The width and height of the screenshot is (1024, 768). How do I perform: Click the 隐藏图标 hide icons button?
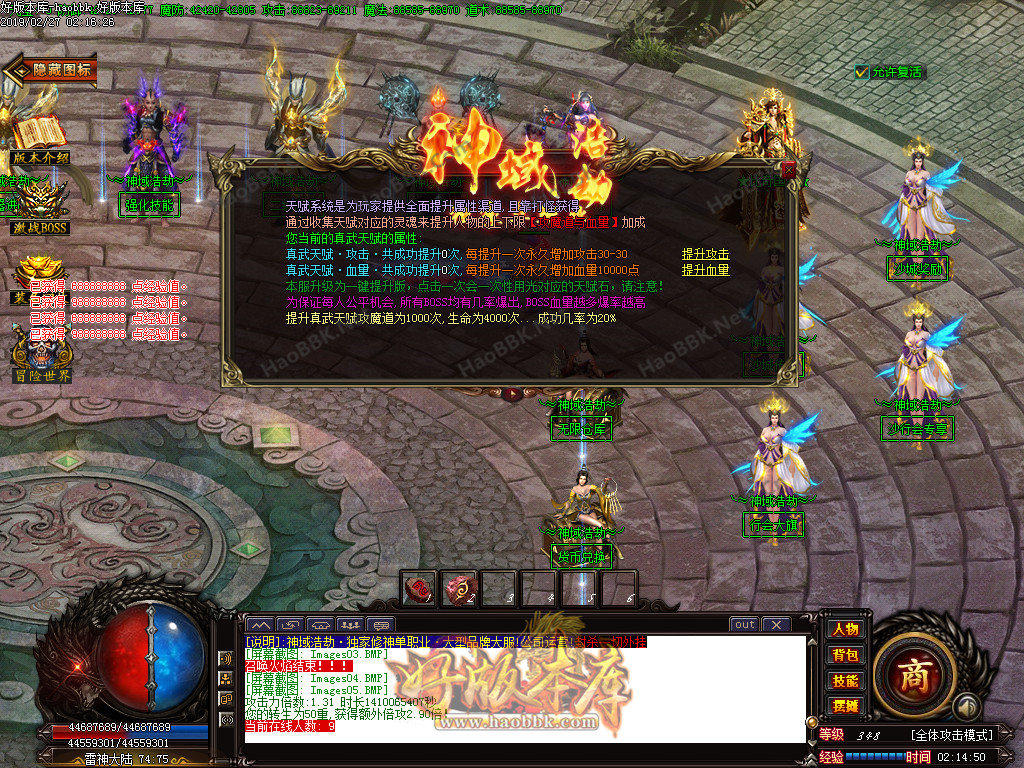click(52, 70)
